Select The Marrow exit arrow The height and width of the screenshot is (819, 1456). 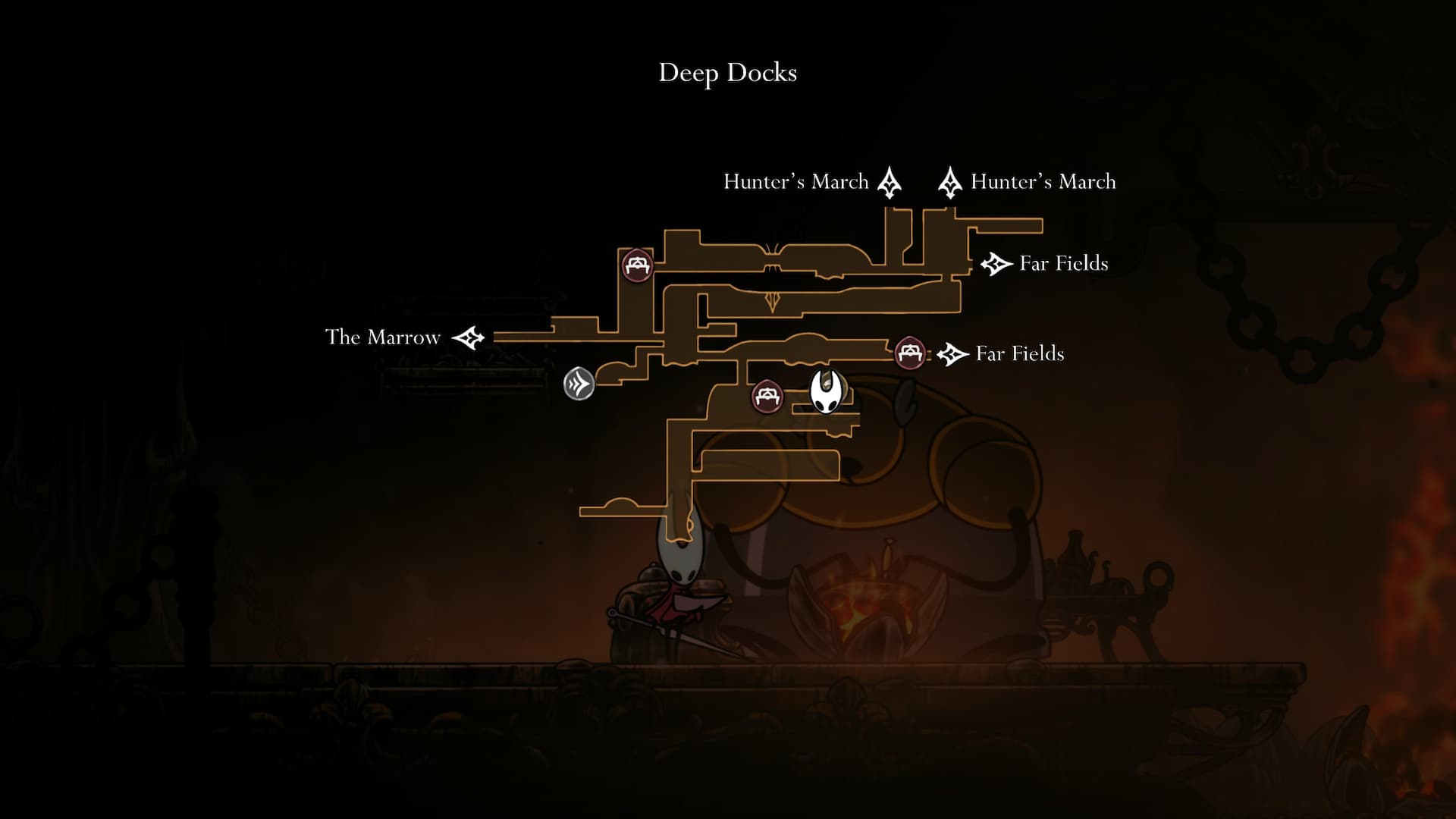[x=468, y=337]
